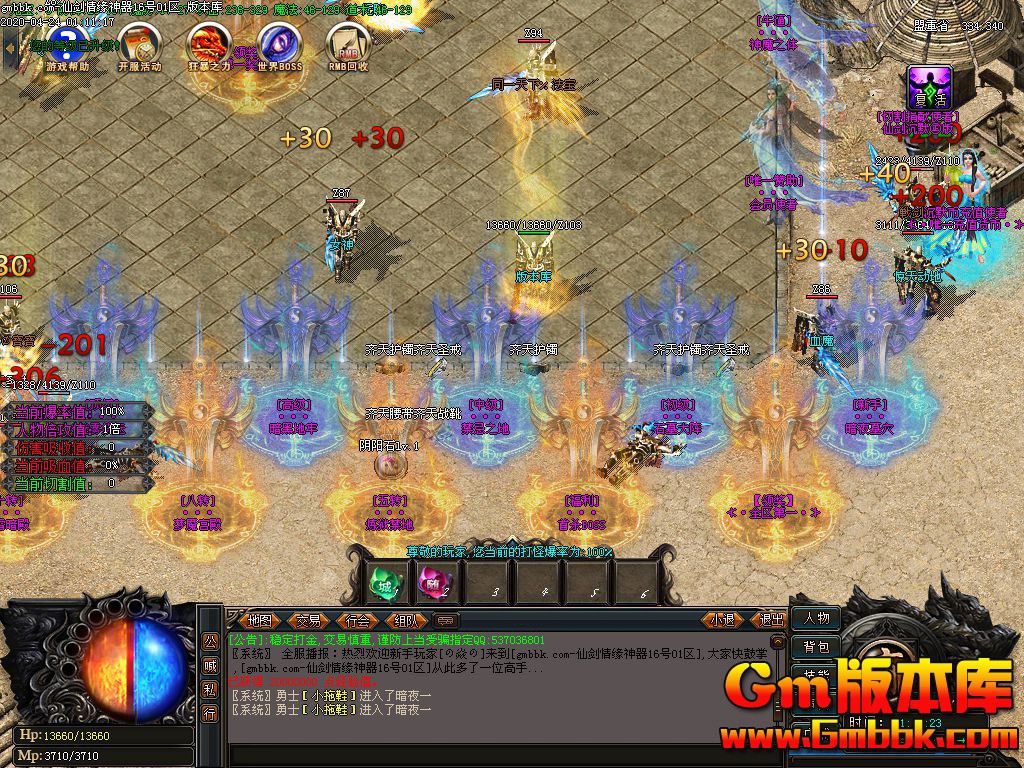Viewport: 1024px width, 768px height.
Task: Open the RMB回收 recycle icon
Action: pos(349,45)
